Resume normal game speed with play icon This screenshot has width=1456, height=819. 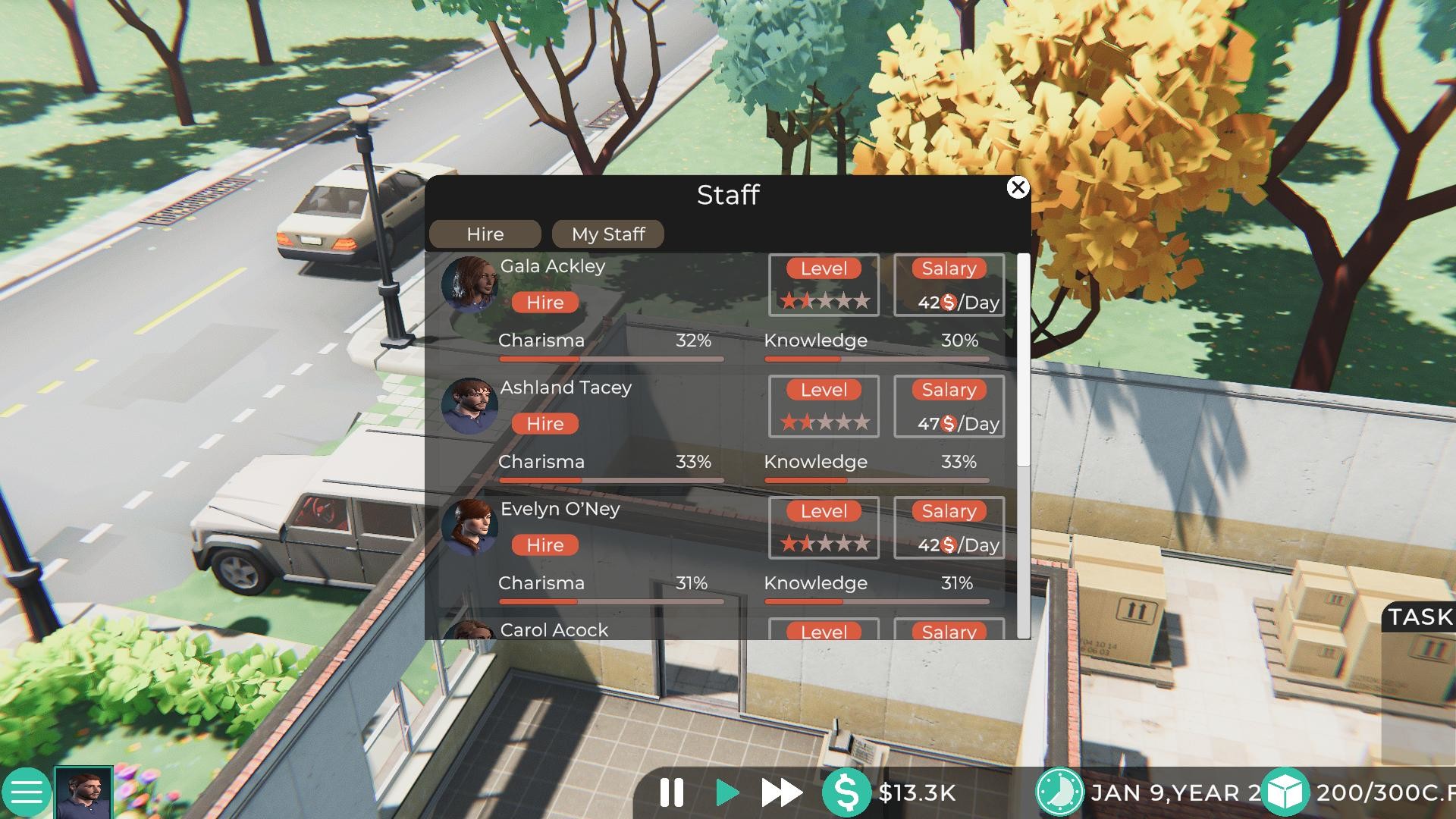coord(726,793)
